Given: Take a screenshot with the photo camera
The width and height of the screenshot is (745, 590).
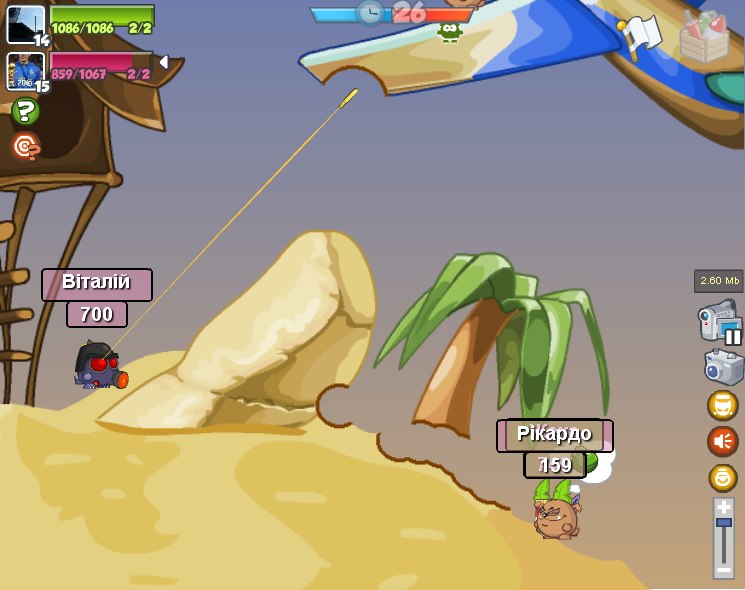Looking at the screenshot, I should click(x=723, y=367).
